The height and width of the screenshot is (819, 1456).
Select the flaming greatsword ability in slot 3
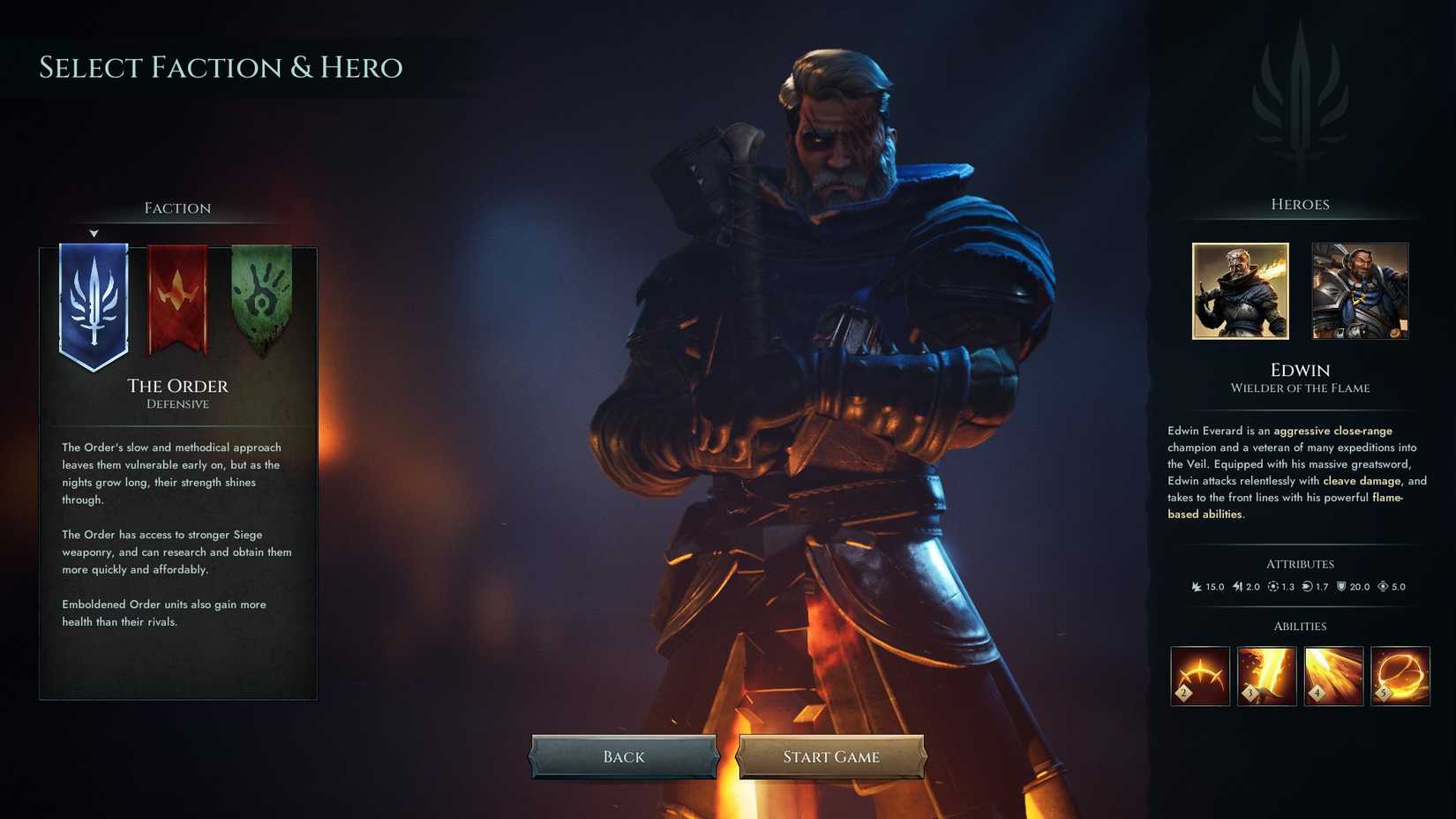click(1267, 675)
